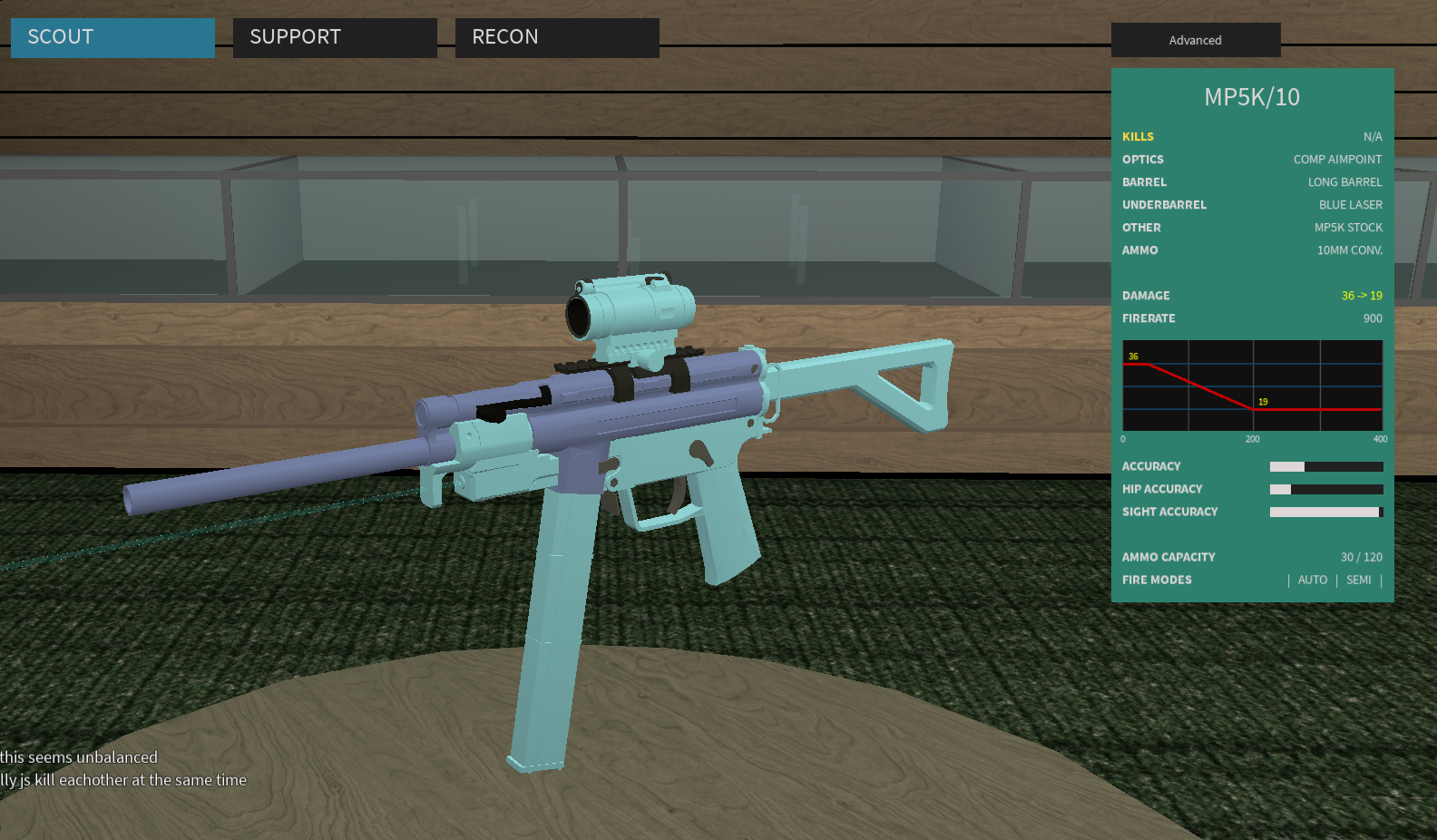The image size is (1437, 840).
Task: Open the Advanced stats view
Action: 1195,40
